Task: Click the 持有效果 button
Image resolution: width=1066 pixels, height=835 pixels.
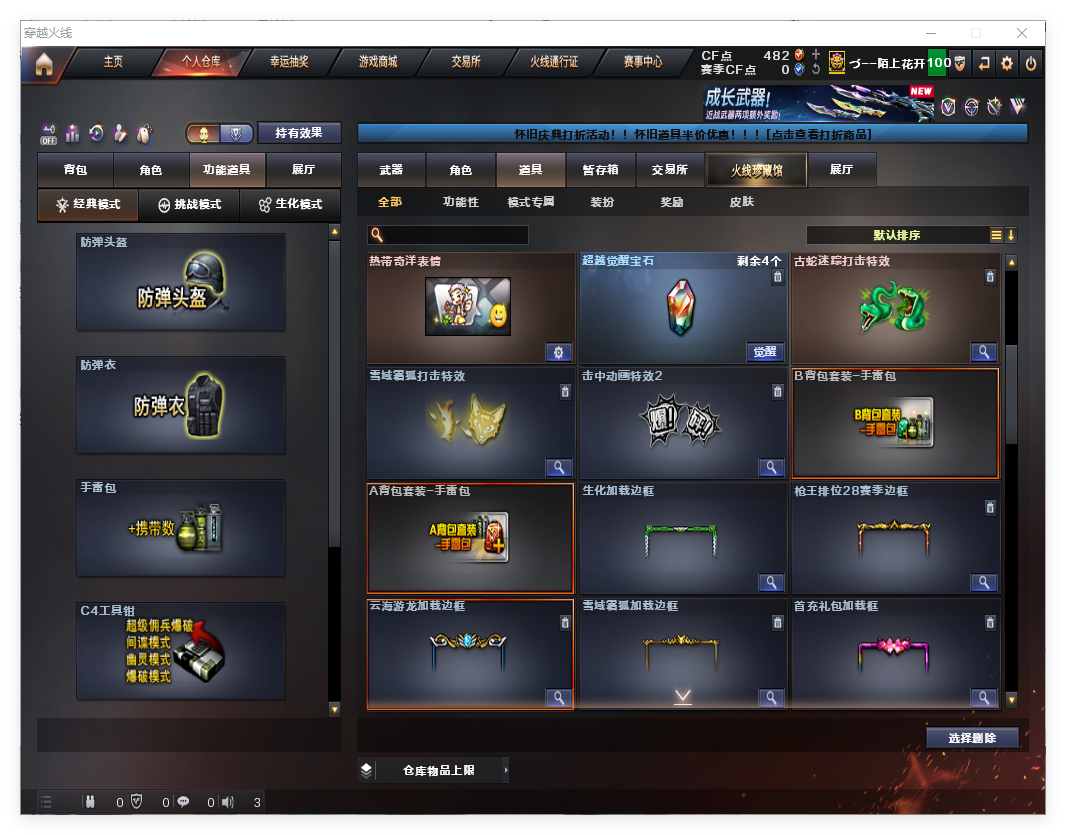Action: (300, 133)
